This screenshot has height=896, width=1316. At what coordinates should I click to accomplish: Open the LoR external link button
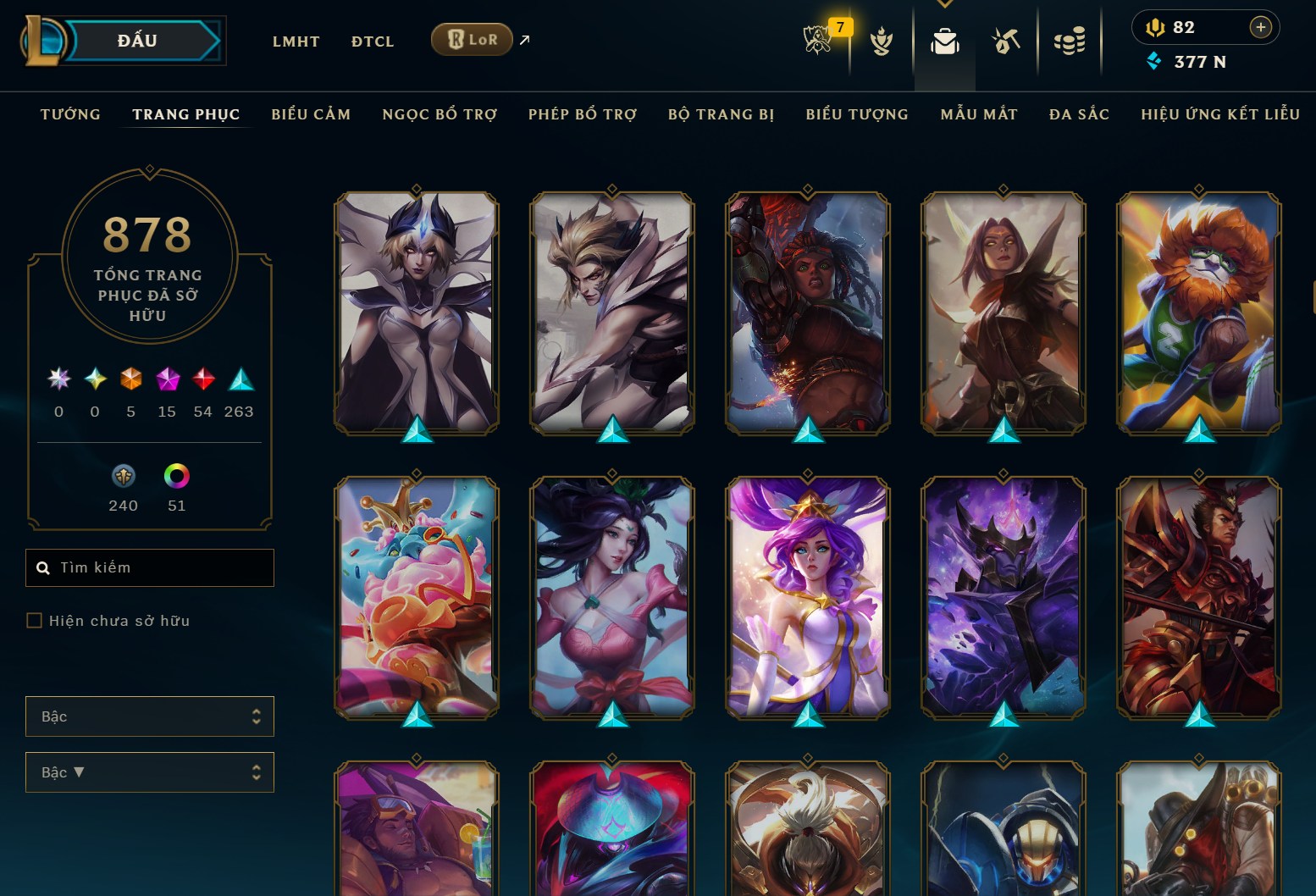(x=472, y=39)
